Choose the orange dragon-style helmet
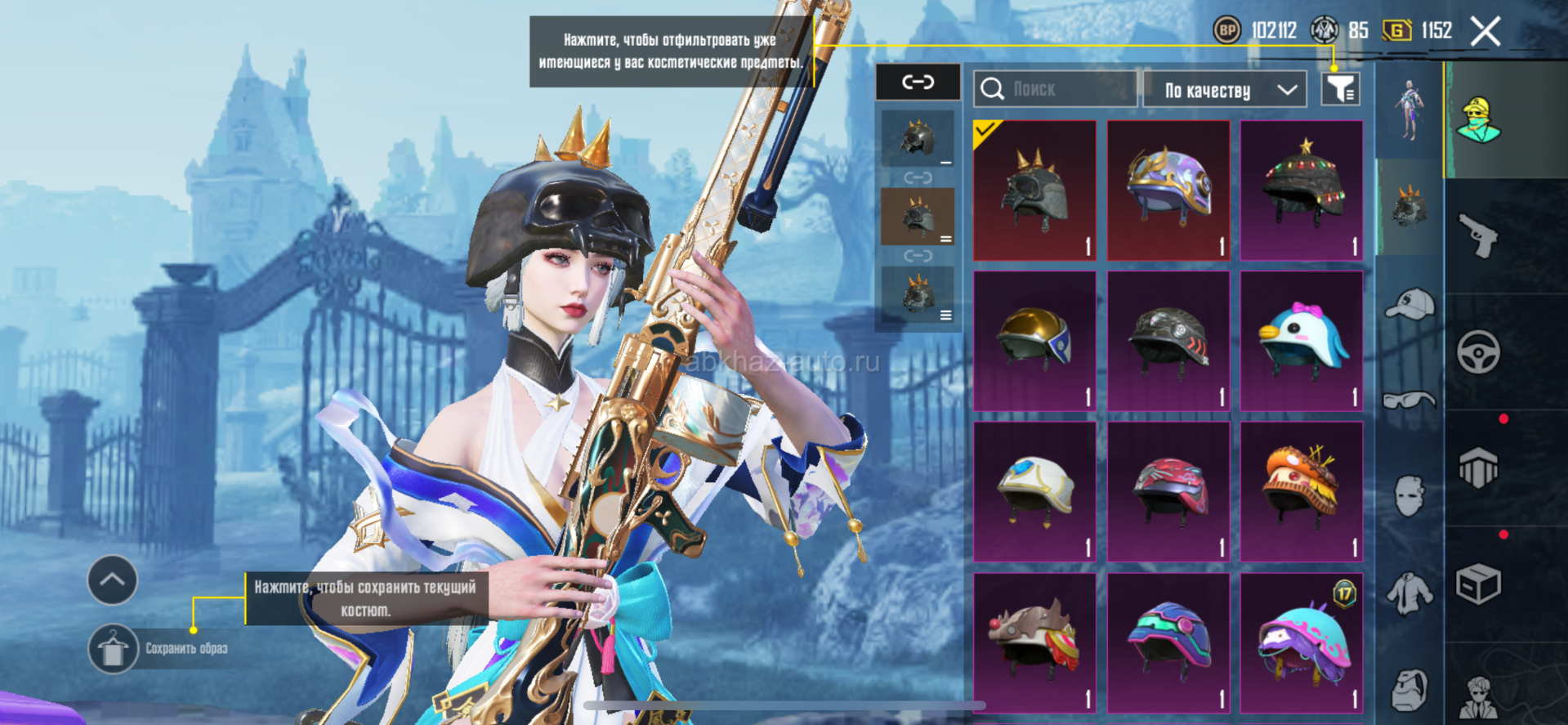The width and height of the screenshot is (1568, 725). (1302, 491)
